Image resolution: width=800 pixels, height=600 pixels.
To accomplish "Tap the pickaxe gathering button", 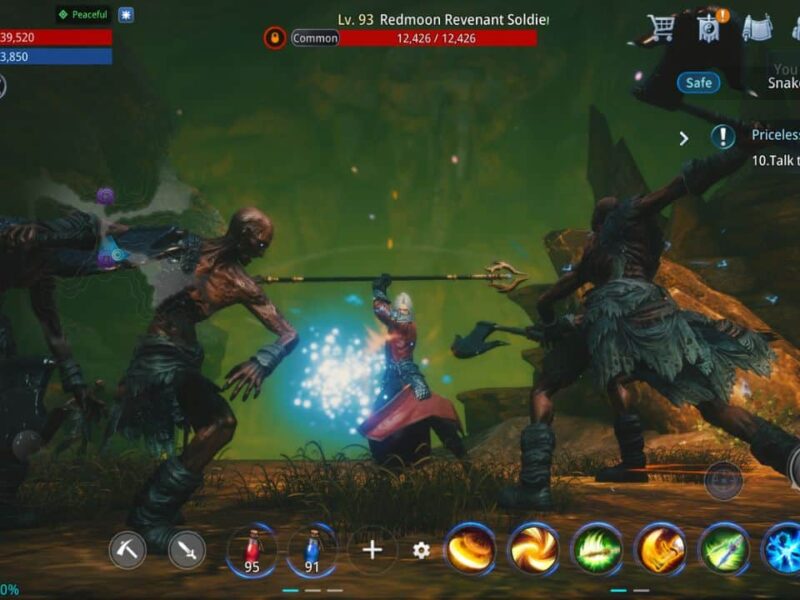I will click(127, 550).
